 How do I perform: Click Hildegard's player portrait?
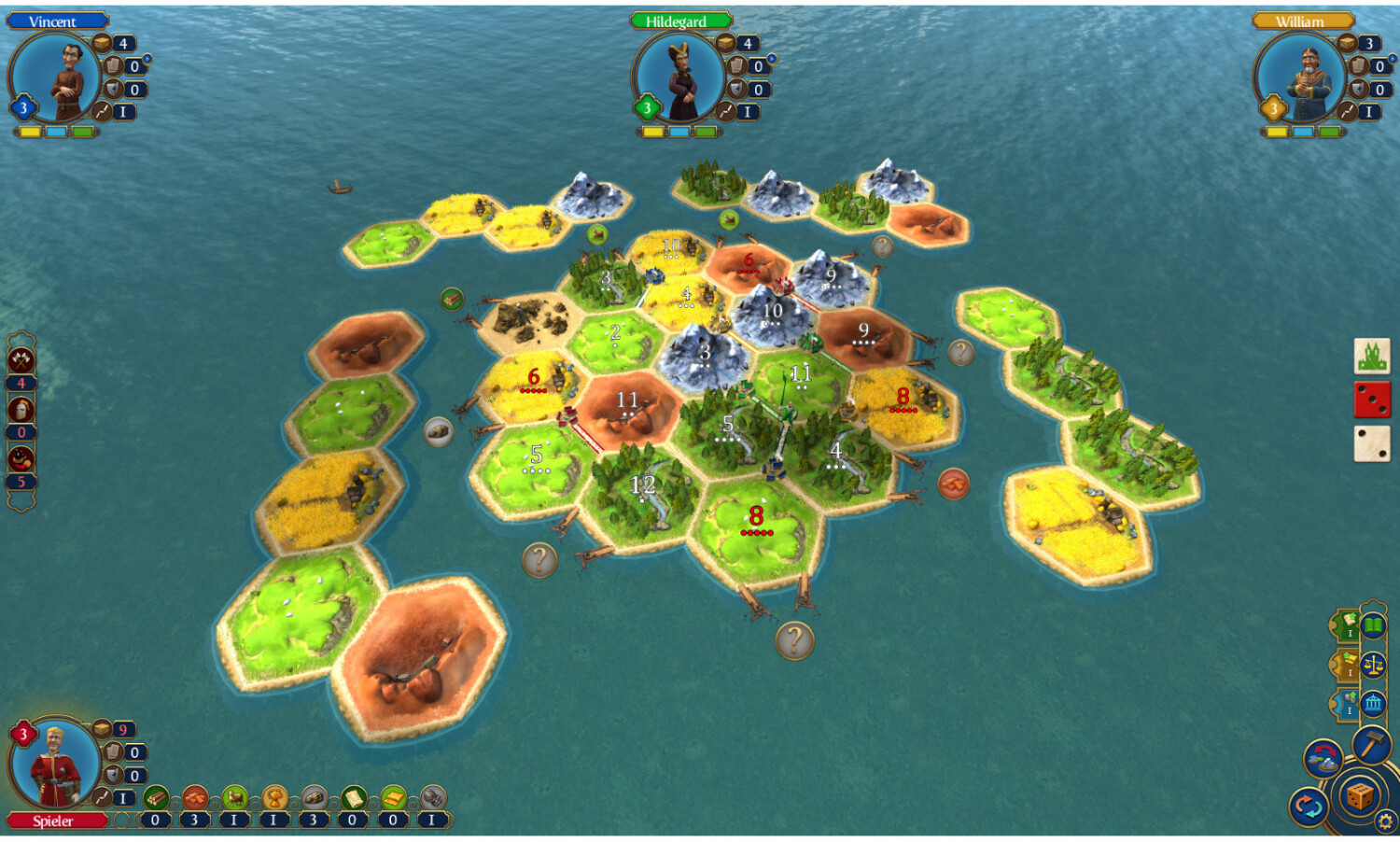pos(679,79)
